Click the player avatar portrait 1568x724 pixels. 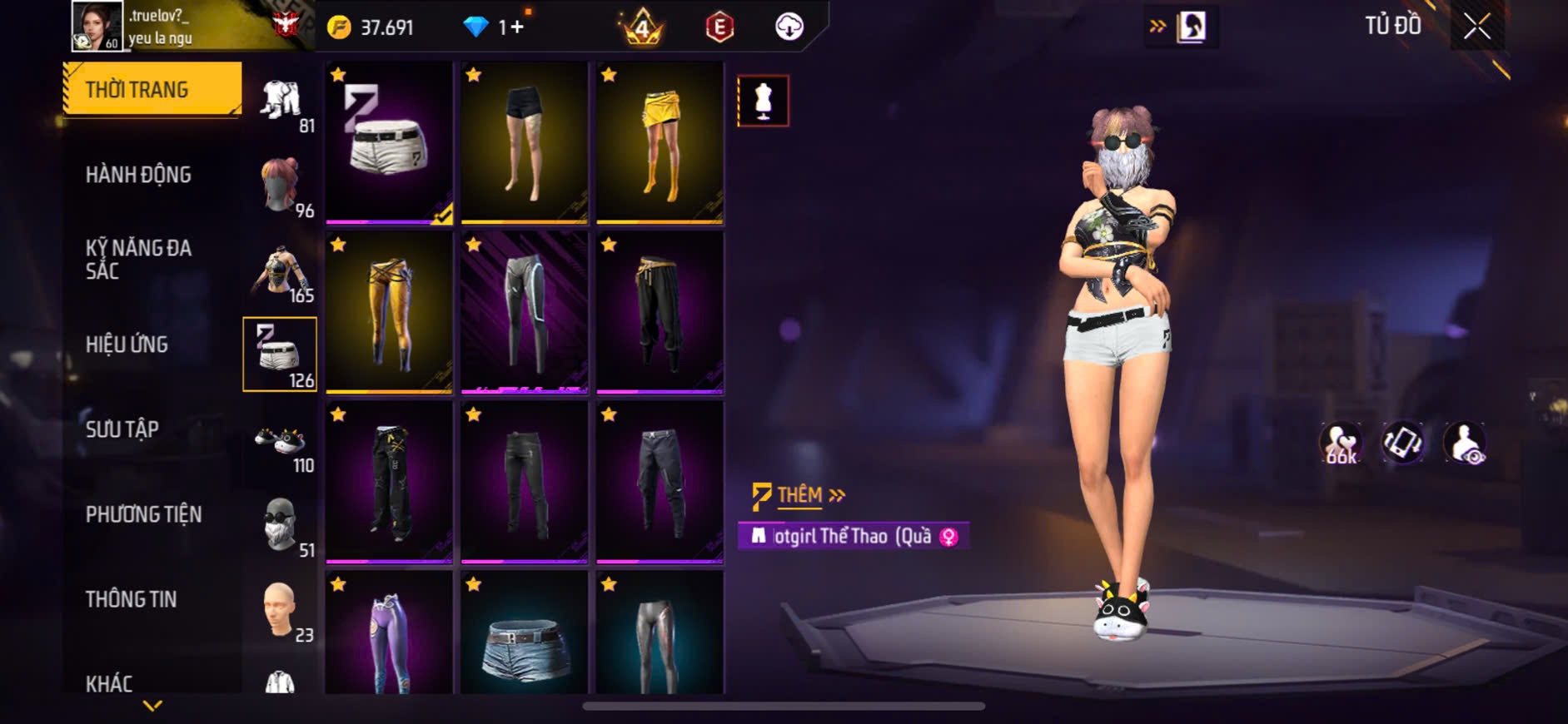97,26
